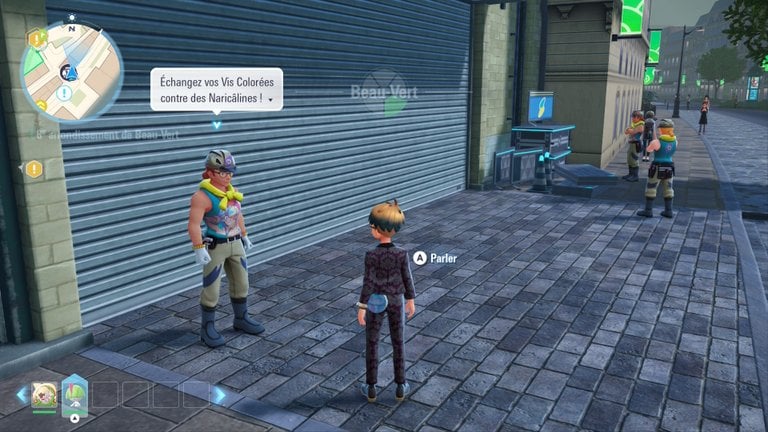Select the first Pokémon in the party bar

(x=44, y=394)
